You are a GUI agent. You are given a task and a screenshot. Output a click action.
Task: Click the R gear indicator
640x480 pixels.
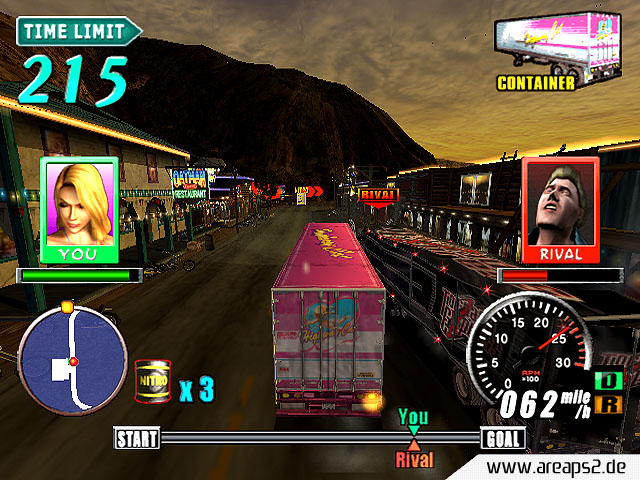coord(606,404)
